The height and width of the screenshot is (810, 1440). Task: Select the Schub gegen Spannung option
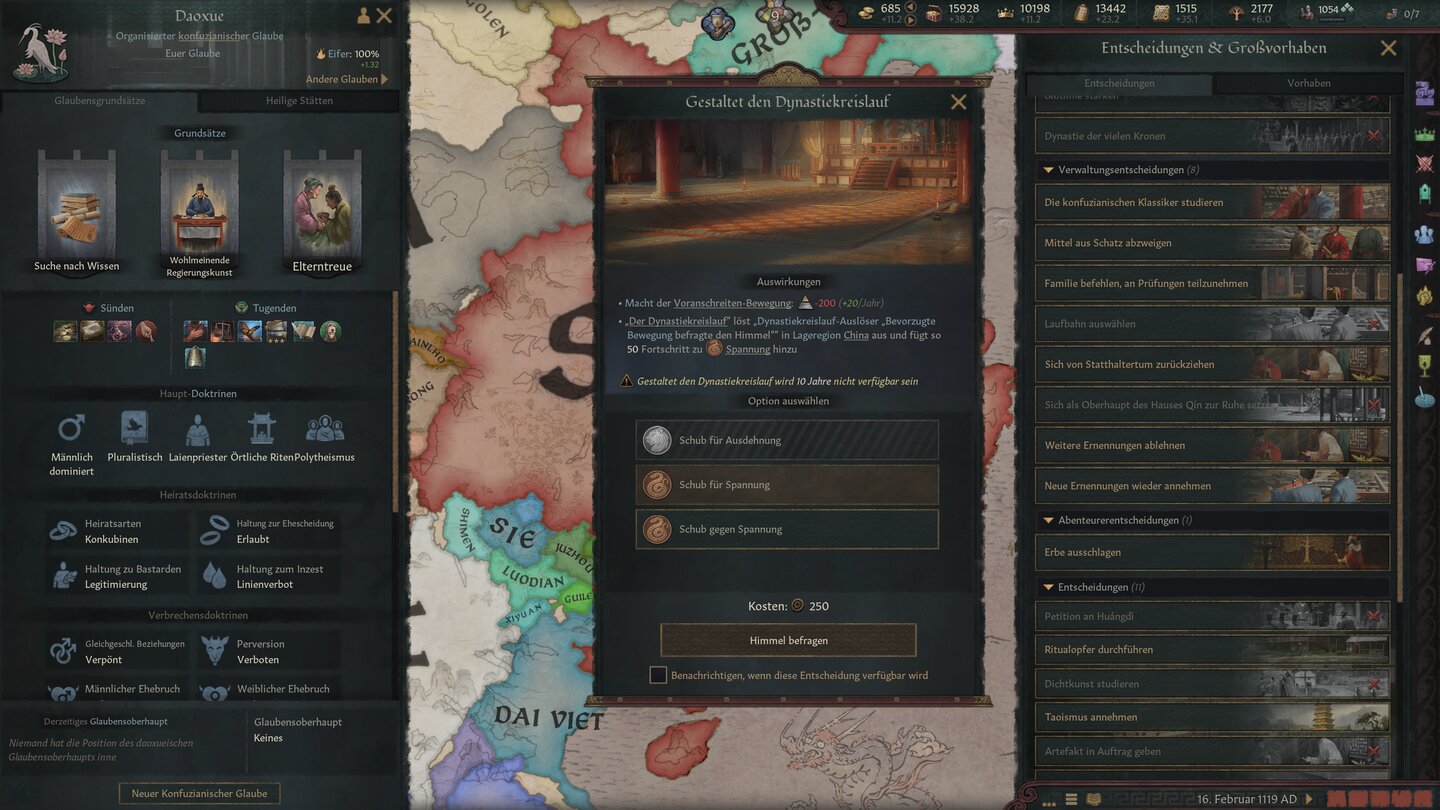coord(787,530)
